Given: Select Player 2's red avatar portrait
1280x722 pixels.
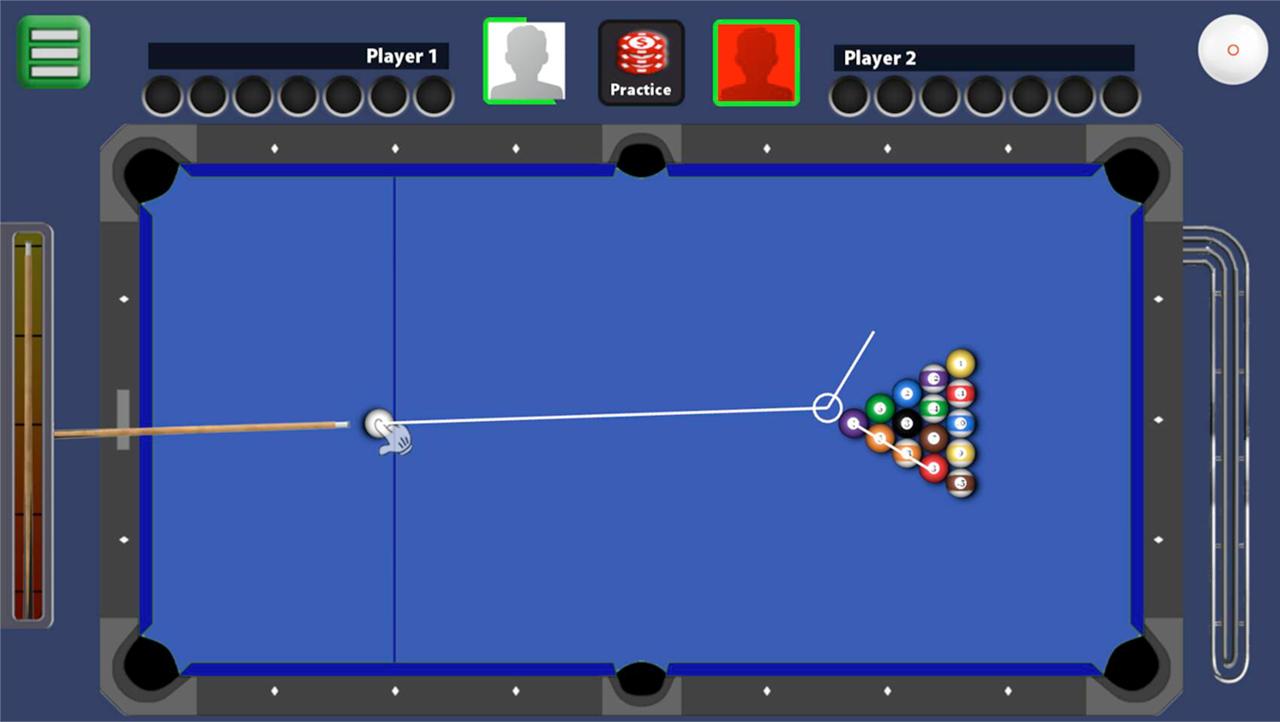Looking at the screenshot, I should [x=756, y=62].
